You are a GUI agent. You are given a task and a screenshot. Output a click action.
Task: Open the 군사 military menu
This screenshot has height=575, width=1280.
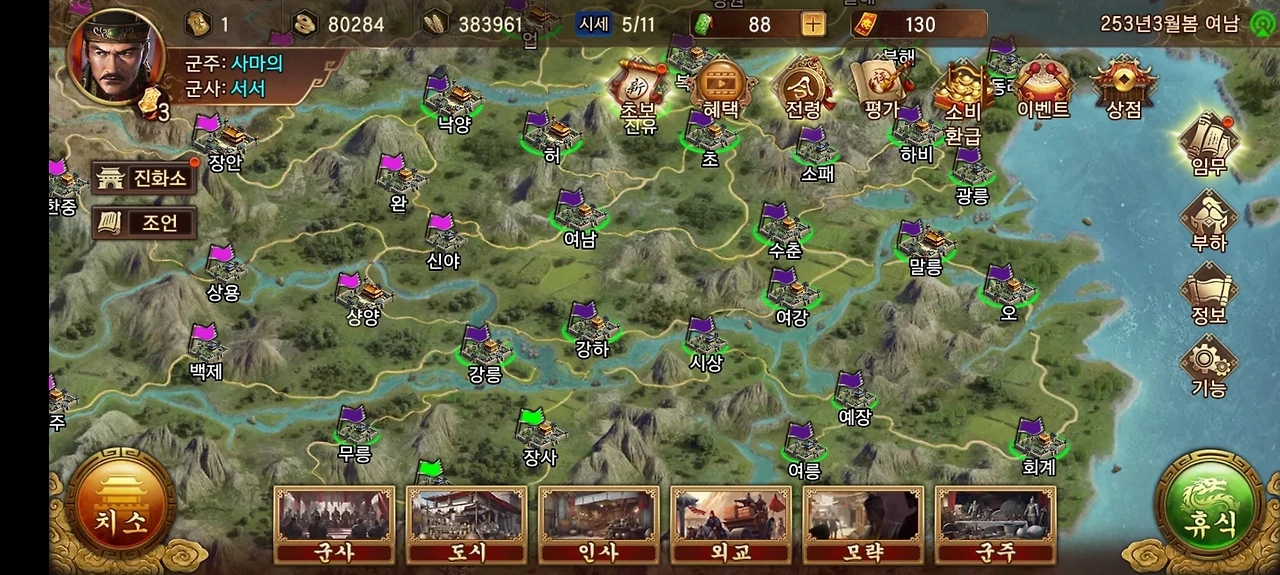pos(334,525)
